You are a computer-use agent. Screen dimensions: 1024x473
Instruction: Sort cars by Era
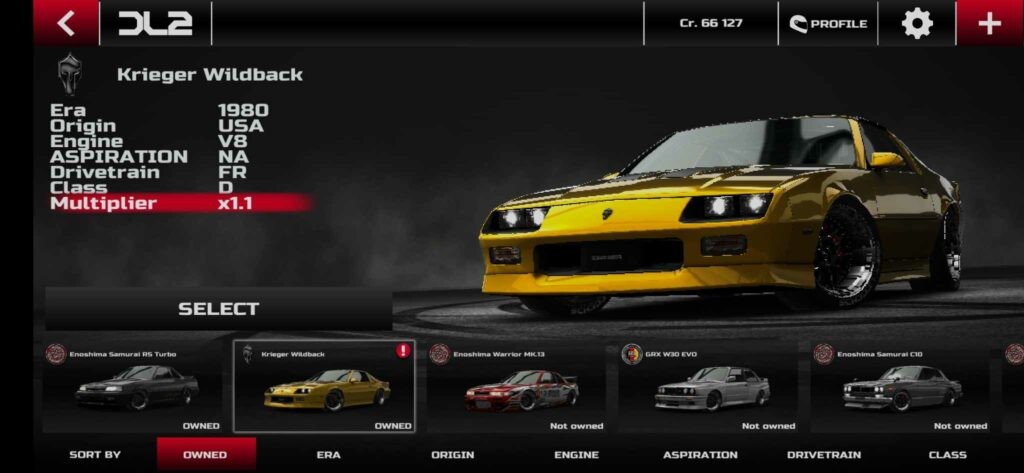[x=328, y=455]
